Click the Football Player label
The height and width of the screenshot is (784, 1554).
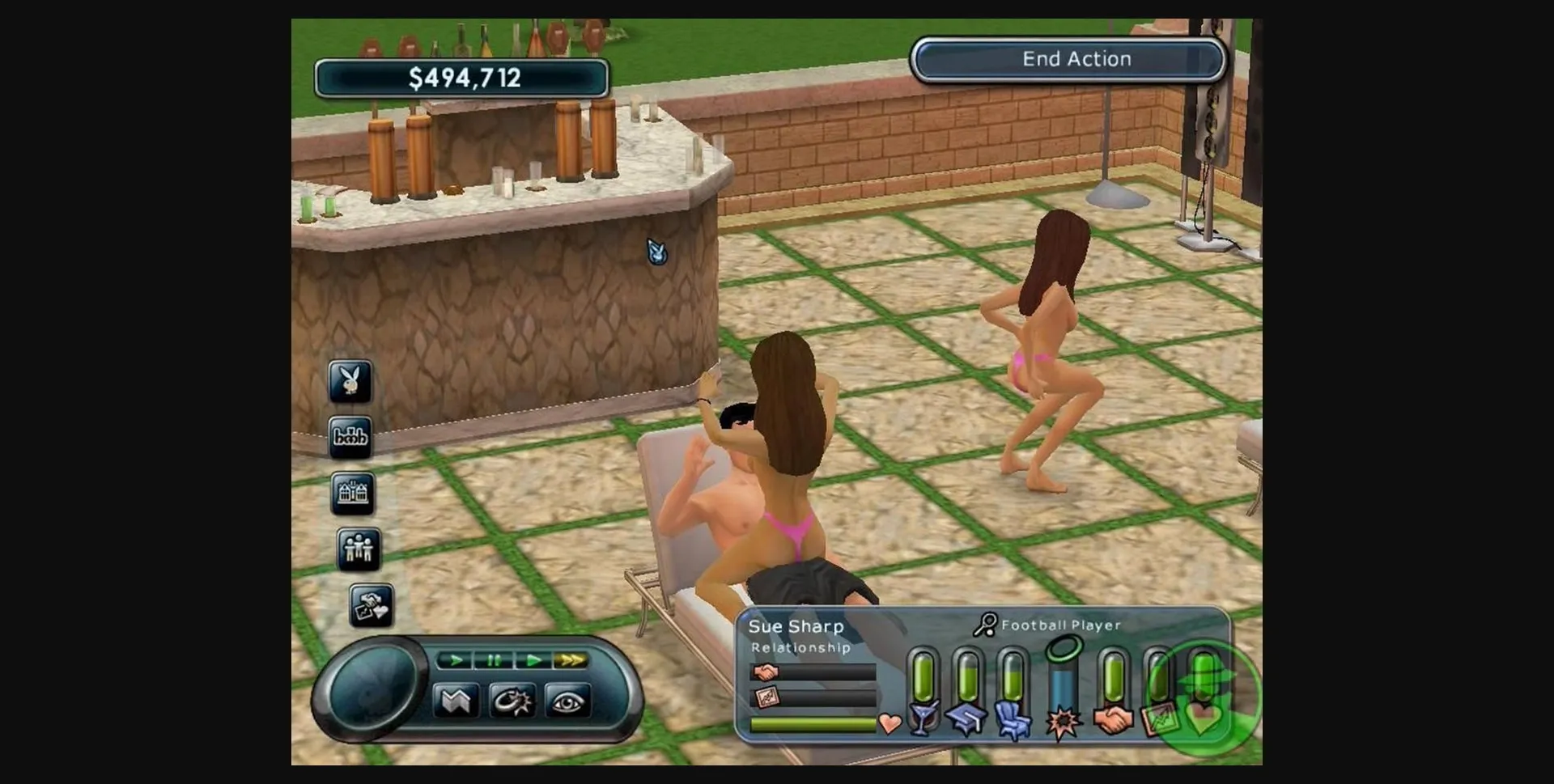1060,625
